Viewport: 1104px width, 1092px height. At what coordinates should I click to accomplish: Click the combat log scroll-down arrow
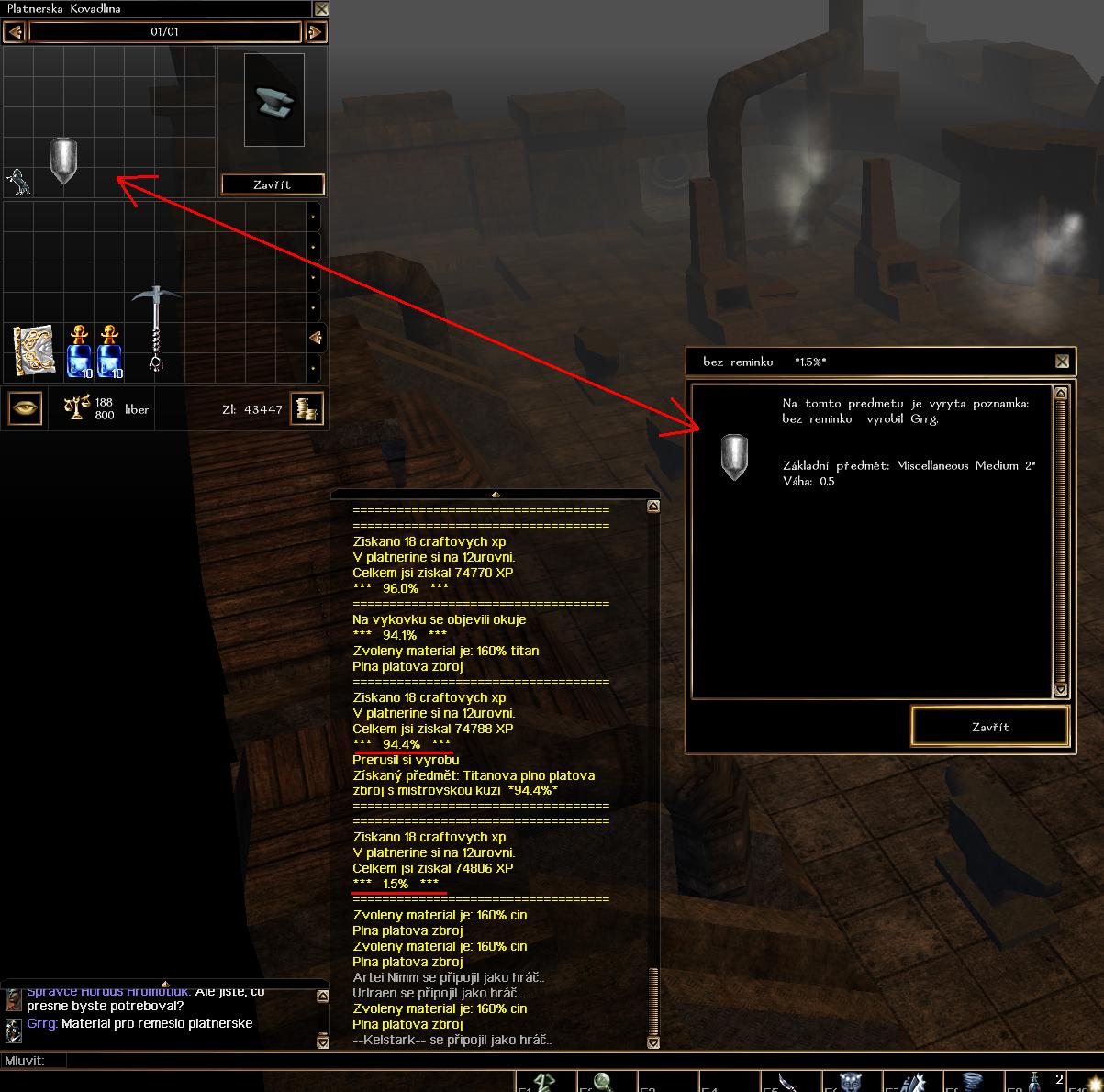click(652, 1042)
